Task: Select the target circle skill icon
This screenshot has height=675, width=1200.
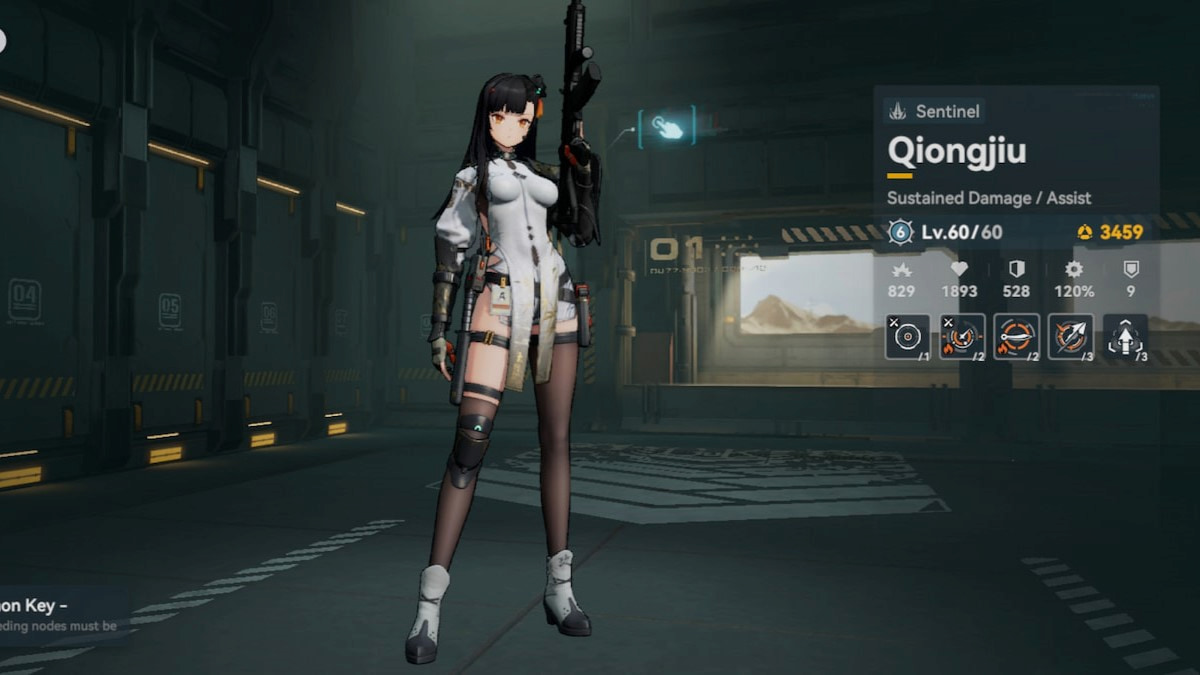Action: pyautogui.click(x=907, y=337)
